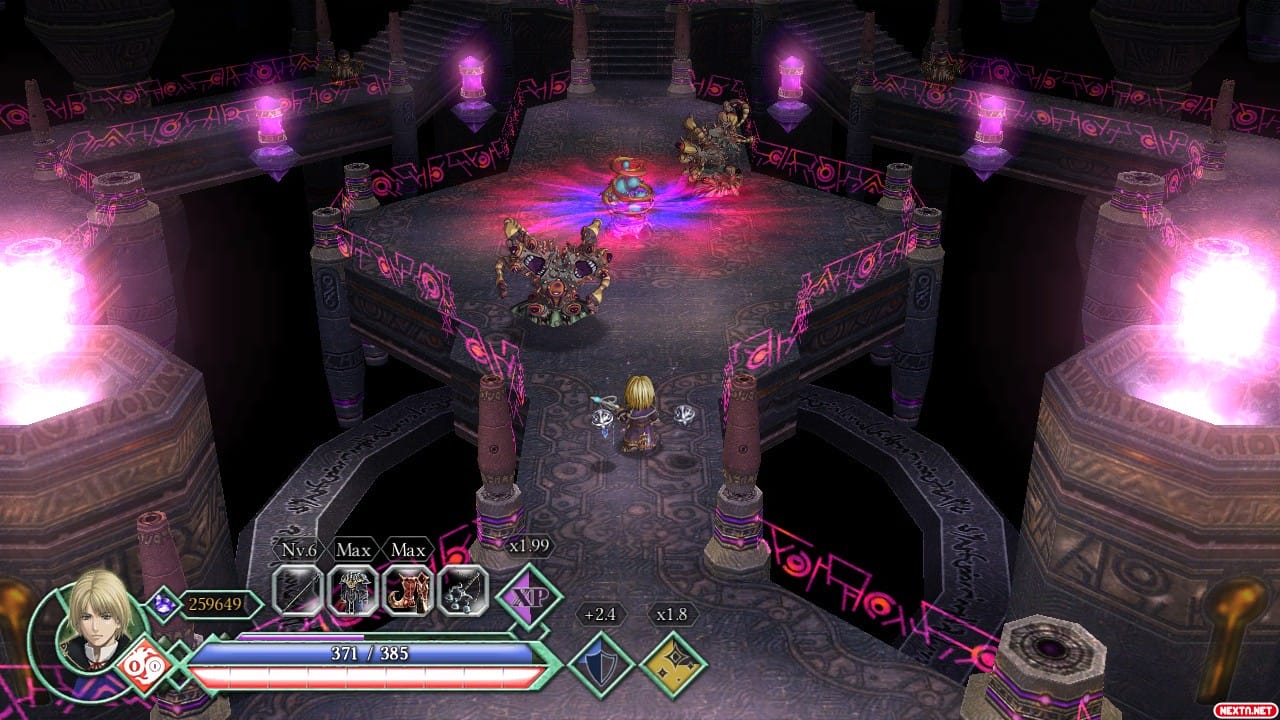Click the gold sparkle bonus icon
This screenshot has width=1280, height=720.
pyautogui.click(x=673, y=664)
